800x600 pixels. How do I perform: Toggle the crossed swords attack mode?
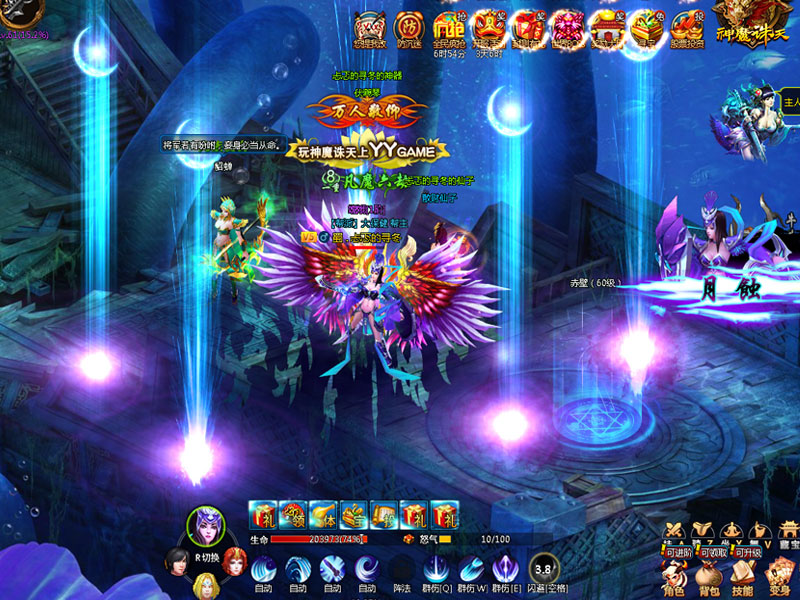click(674, 529)
